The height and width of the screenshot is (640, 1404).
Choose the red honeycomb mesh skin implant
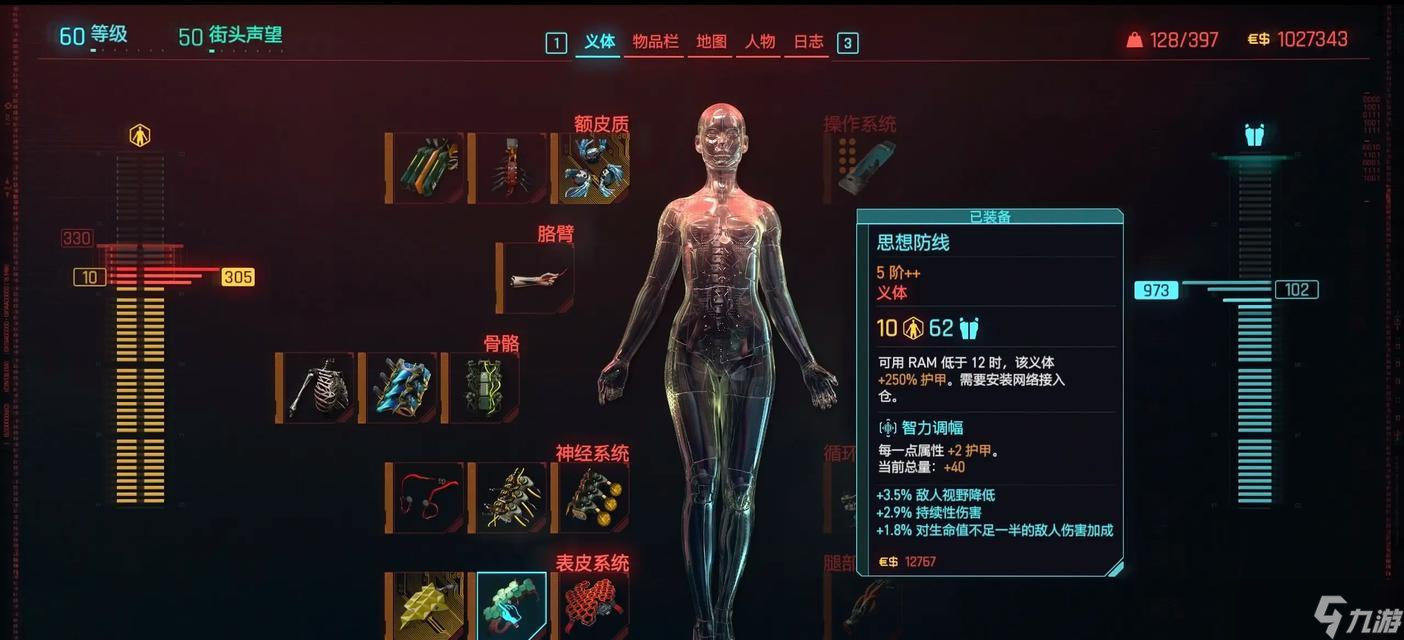593,605
